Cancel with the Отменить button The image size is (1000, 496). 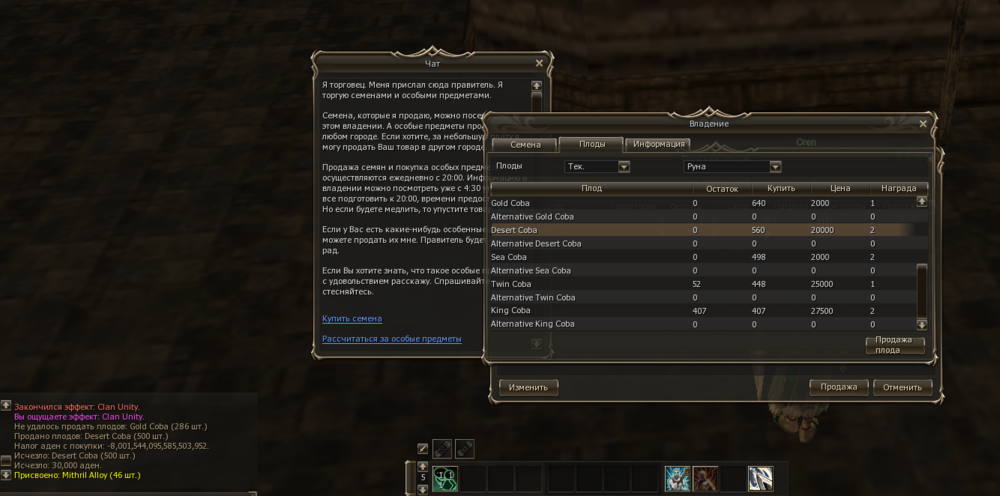tap(902, 387)
